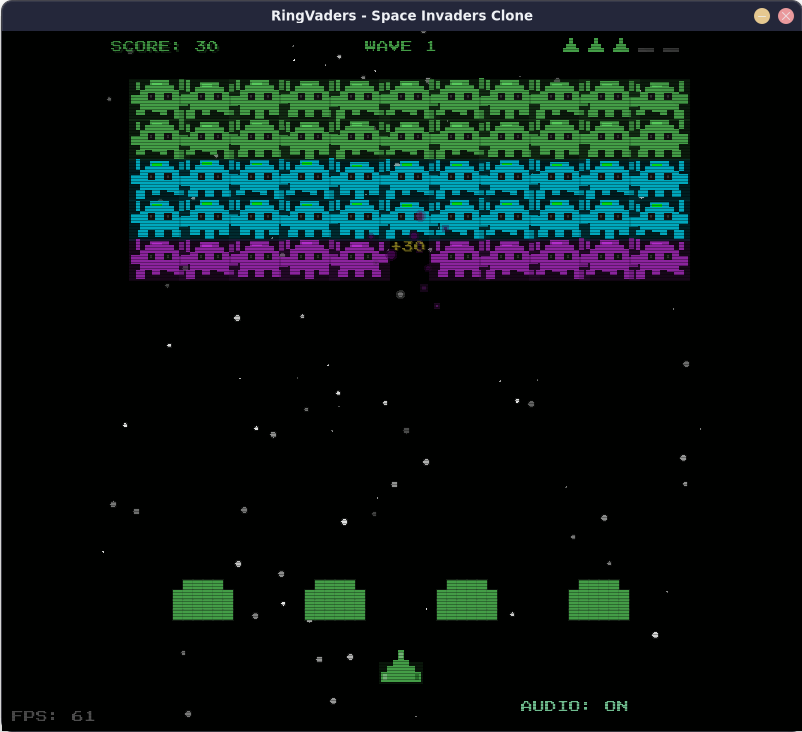
Task: Toggle the AUDIO: ON setting
Action: (x=574, y=706)
